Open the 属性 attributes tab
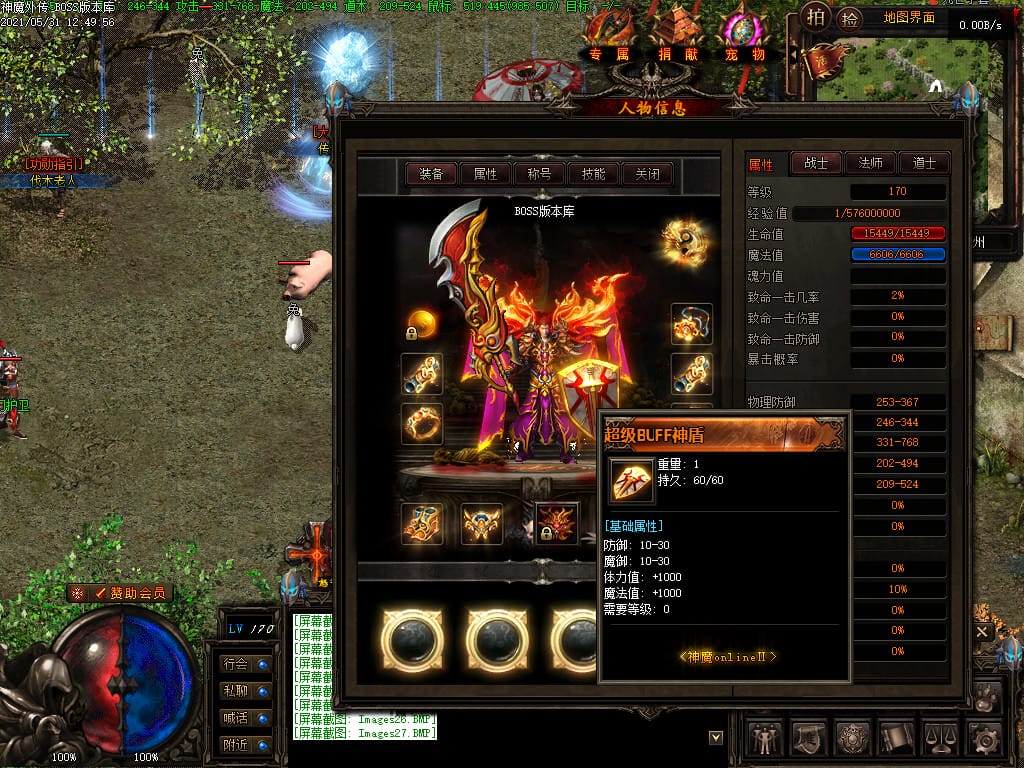1024x768 pixels. [485, 174]
